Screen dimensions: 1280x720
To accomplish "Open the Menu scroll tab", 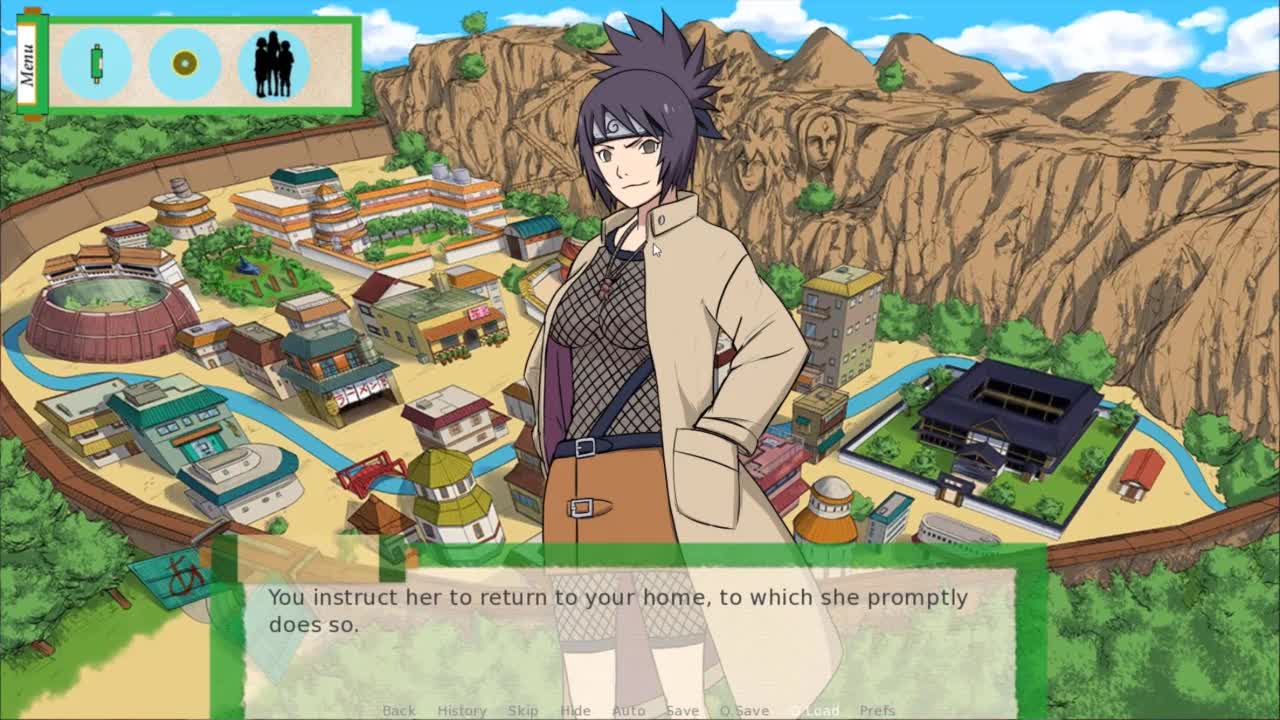I will point(27,64).
